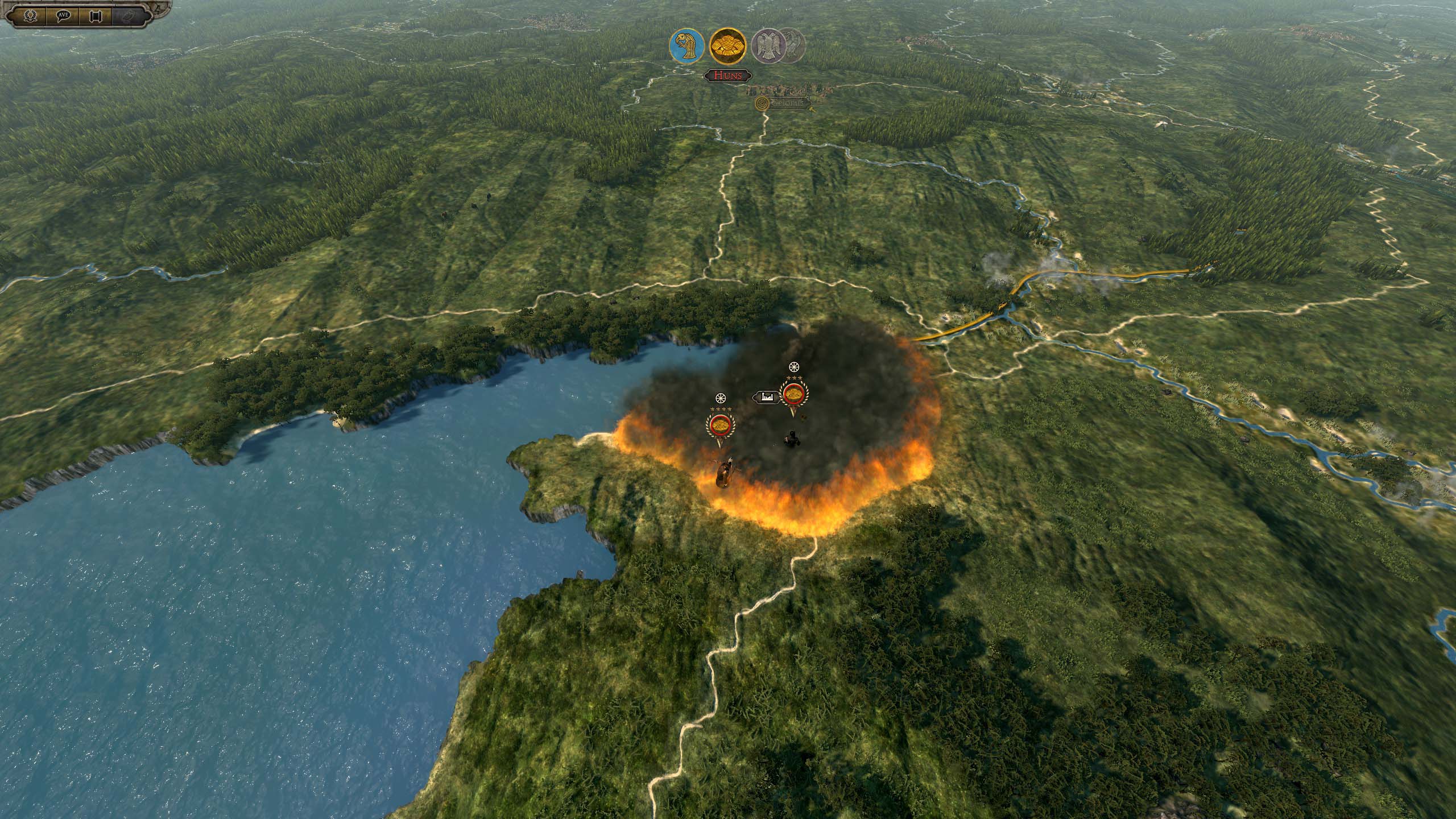Select the Gelonus settlement name label
The image size is (1456, 819).
click(x=786, y=104)
